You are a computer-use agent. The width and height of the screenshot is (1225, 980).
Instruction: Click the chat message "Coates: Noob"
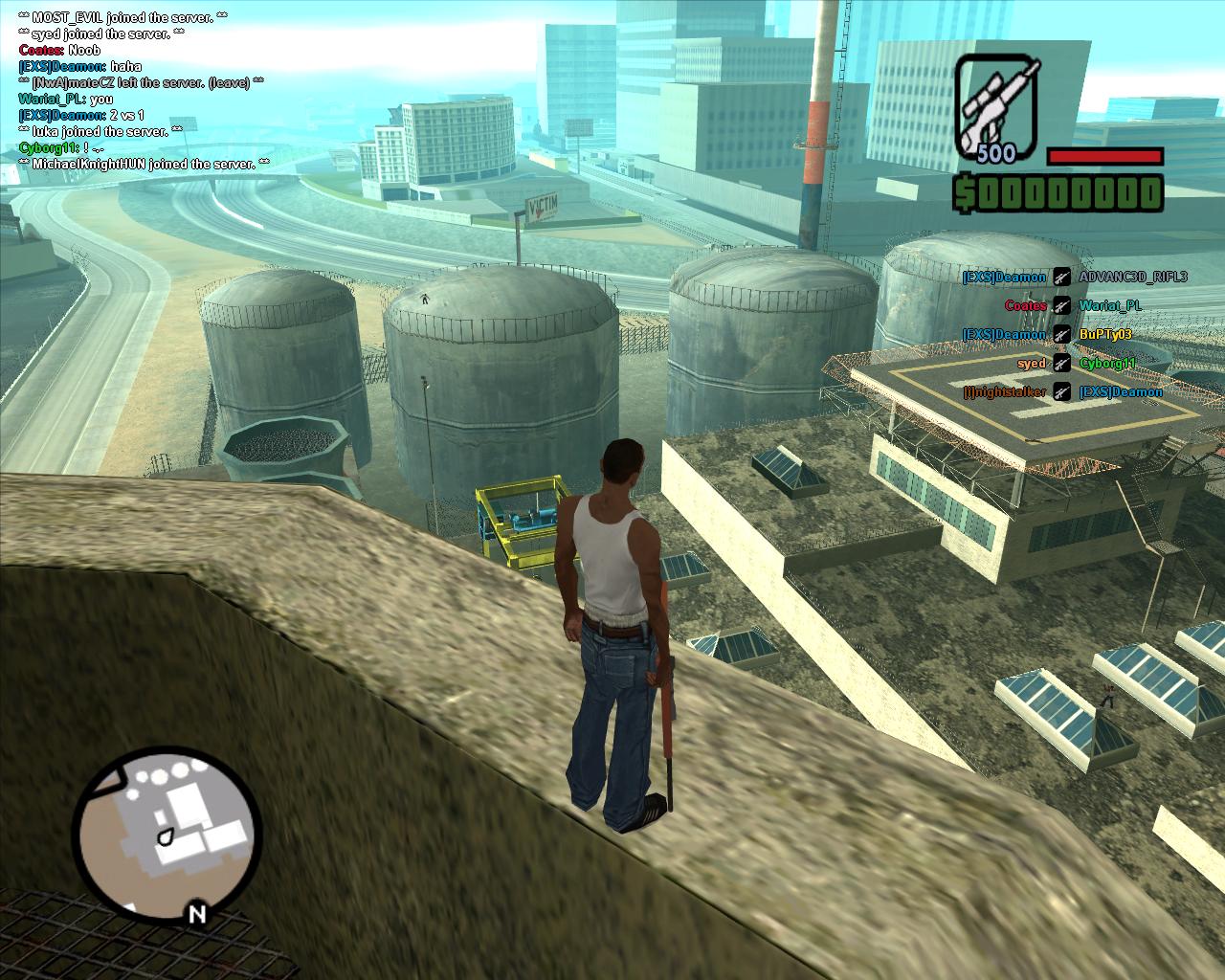tap(59, 50)
